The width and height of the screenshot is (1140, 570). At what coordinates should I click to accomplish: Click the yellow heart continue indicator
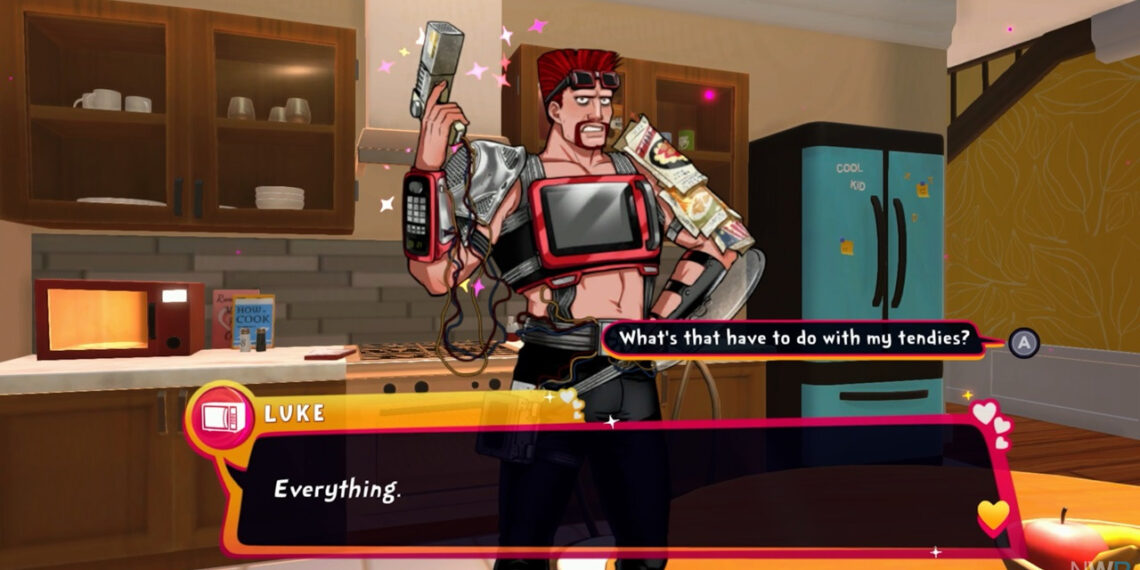pyautogui.click(x=992, y=515)
